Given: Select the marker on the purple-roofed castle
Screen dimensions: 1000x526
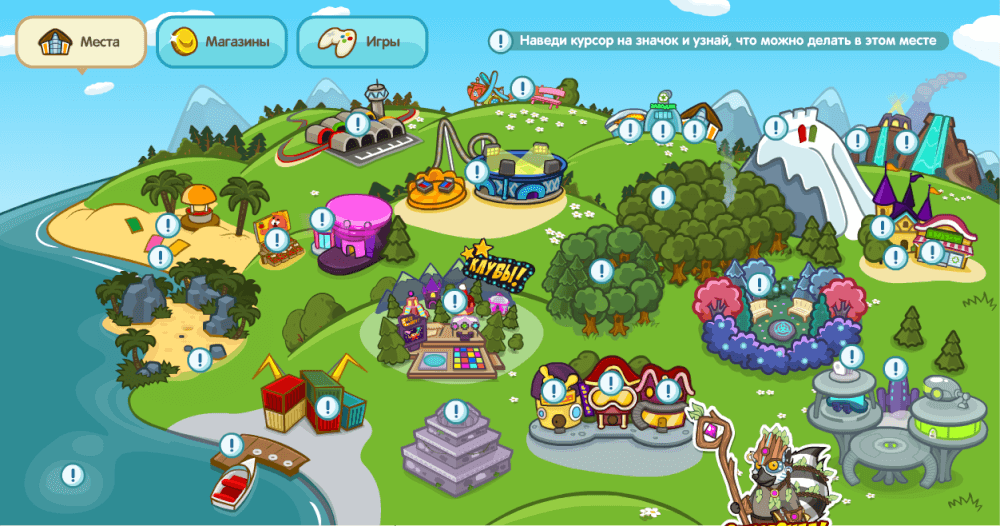Looking at the screenshot, I should [x=881, y=227].
